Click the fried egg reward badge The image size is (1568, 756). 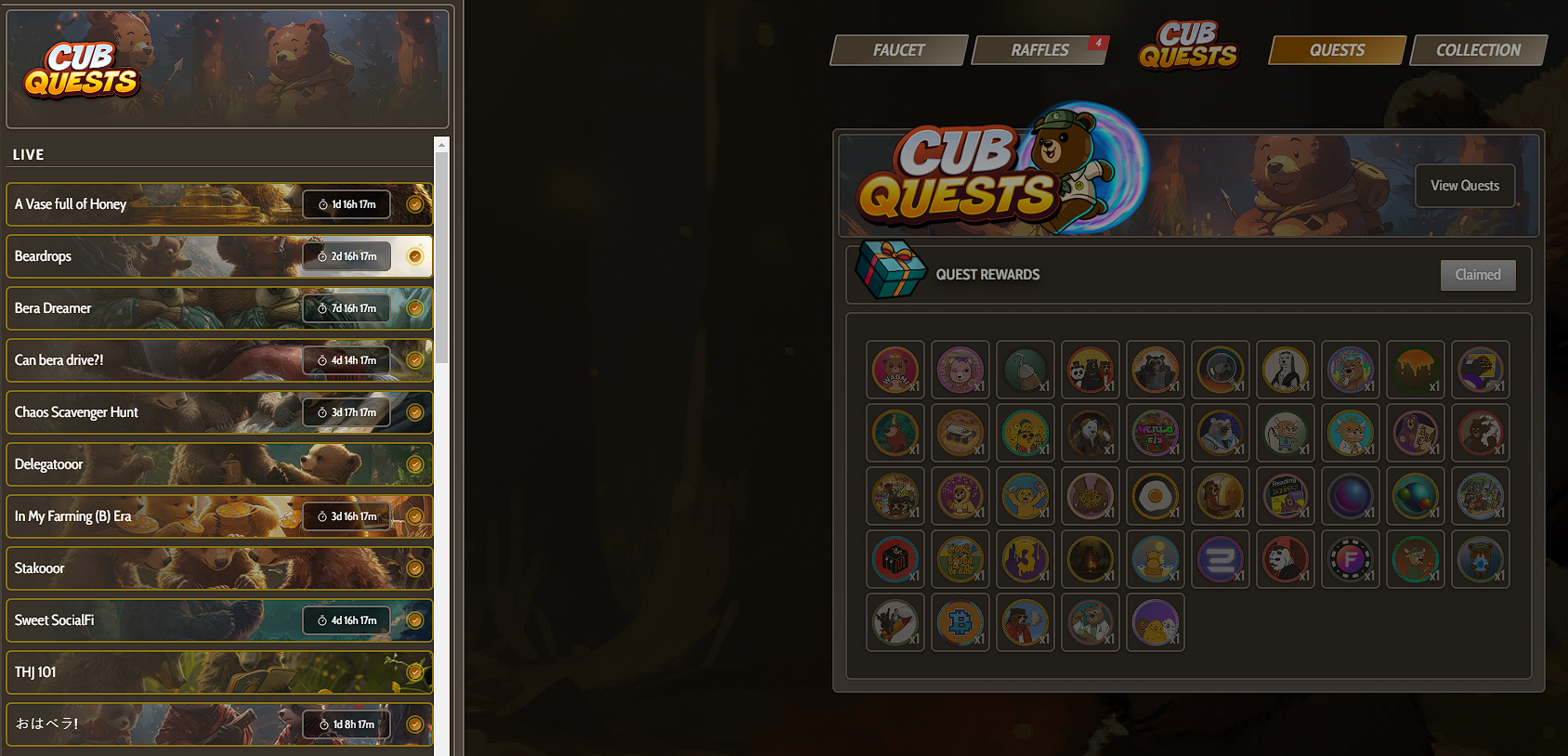tap(1155, 496)
